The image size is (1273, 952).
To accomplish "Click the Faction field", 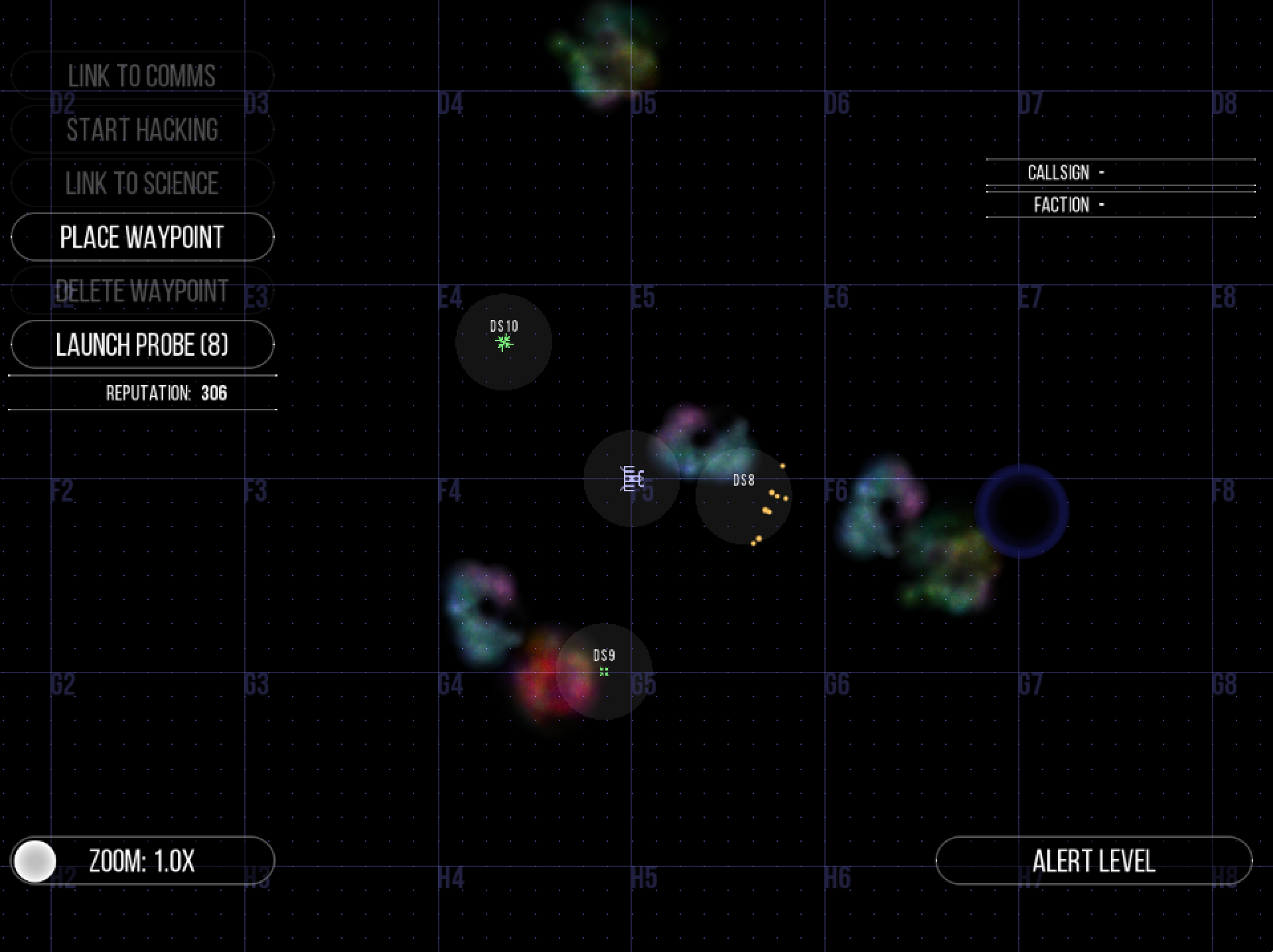I will pyautogui.click(x=1122, y=205).
